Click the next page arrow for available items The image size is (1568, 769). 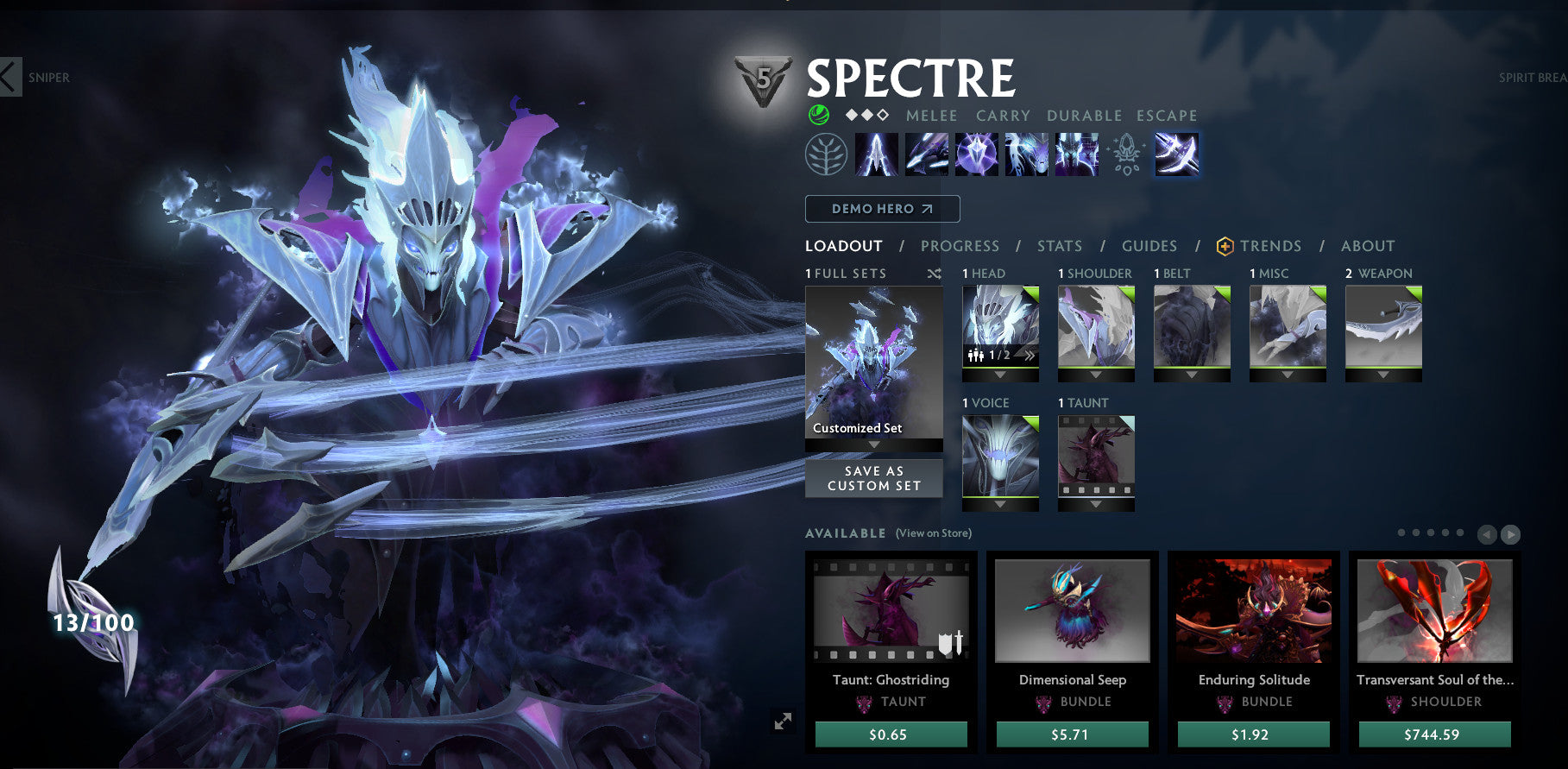pyautogui.click(x=1511, y=534)
